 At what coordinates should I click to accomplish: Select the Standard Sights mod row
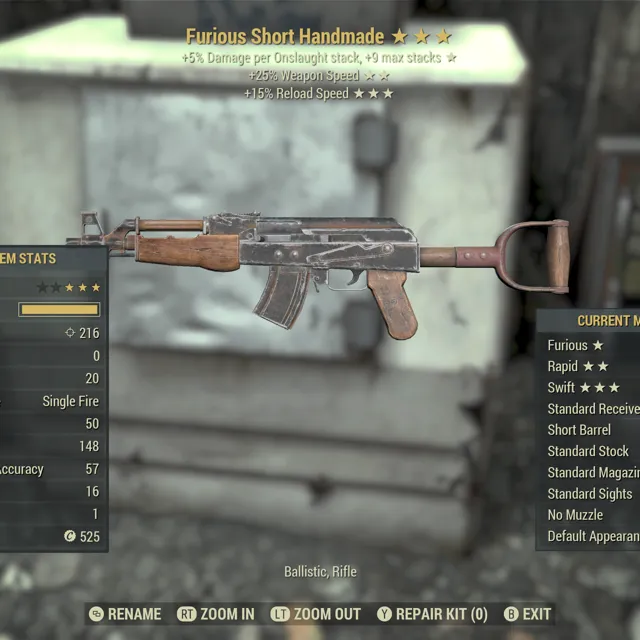click(590, 493)
